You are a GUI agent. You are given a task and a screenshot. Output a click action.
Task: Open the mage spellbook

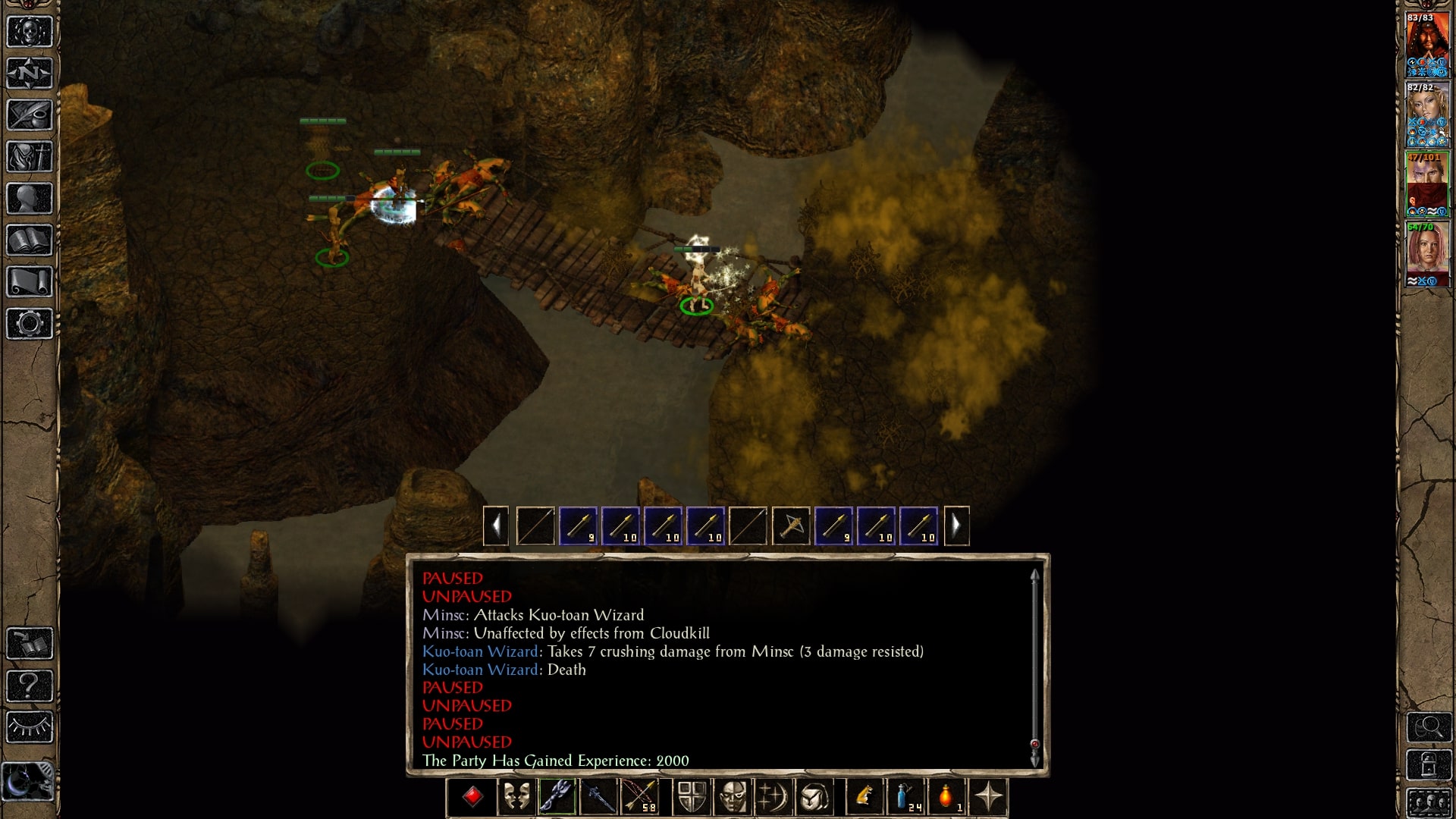30,240
